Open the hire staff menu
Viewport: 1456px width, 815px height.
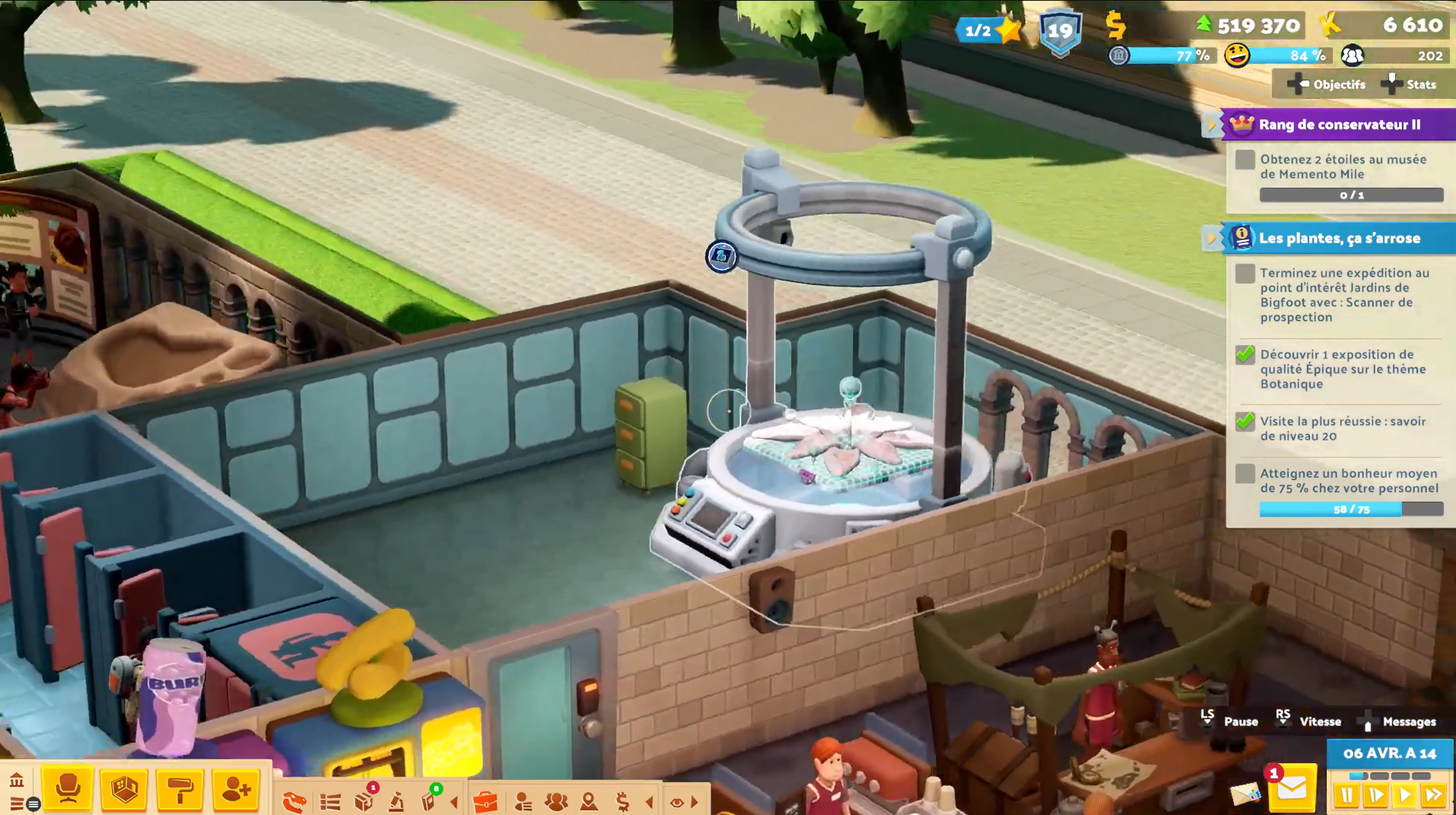236,789
